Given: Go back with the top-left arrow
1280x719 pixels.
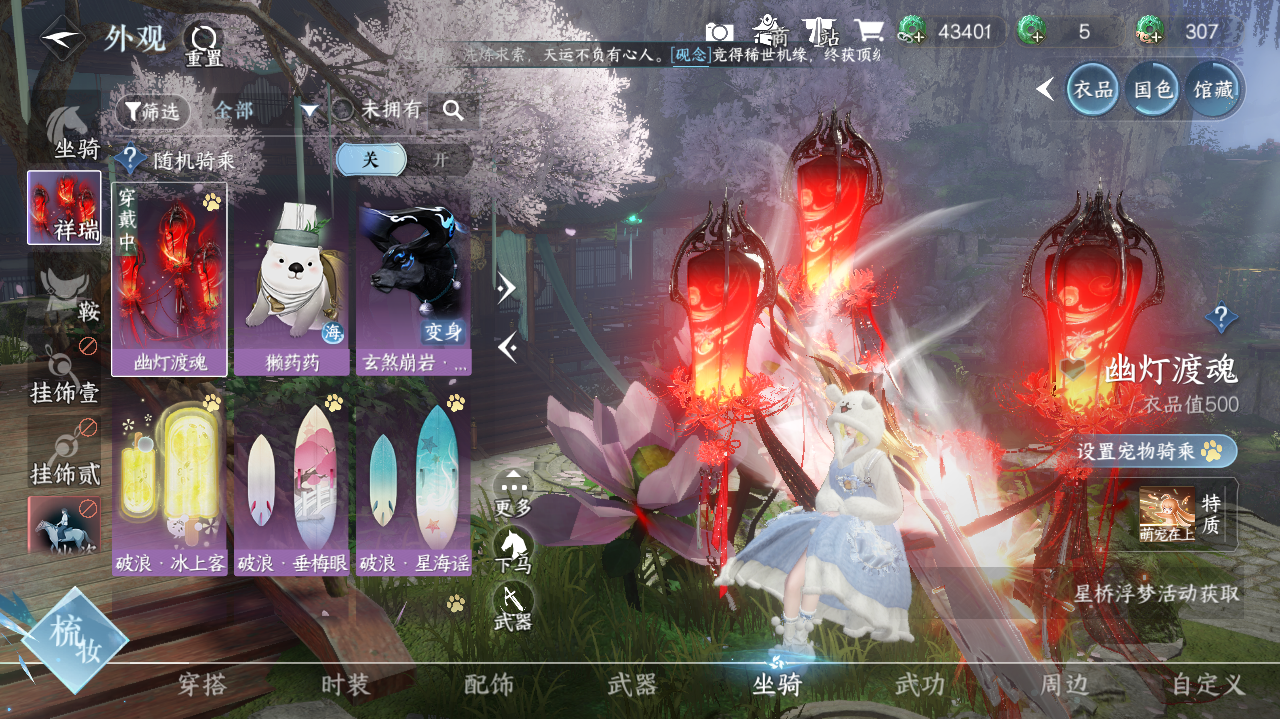Looking at the screenshot, I should (61, 39).
